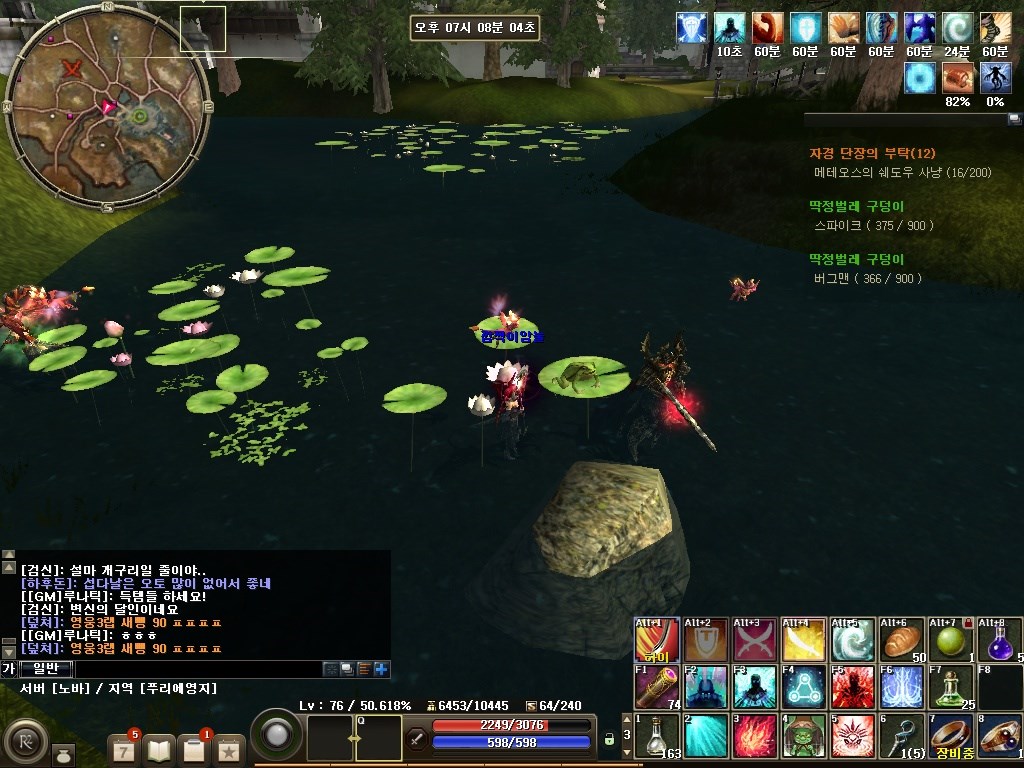
Task: Click the circular minimap
Action: 108,107
